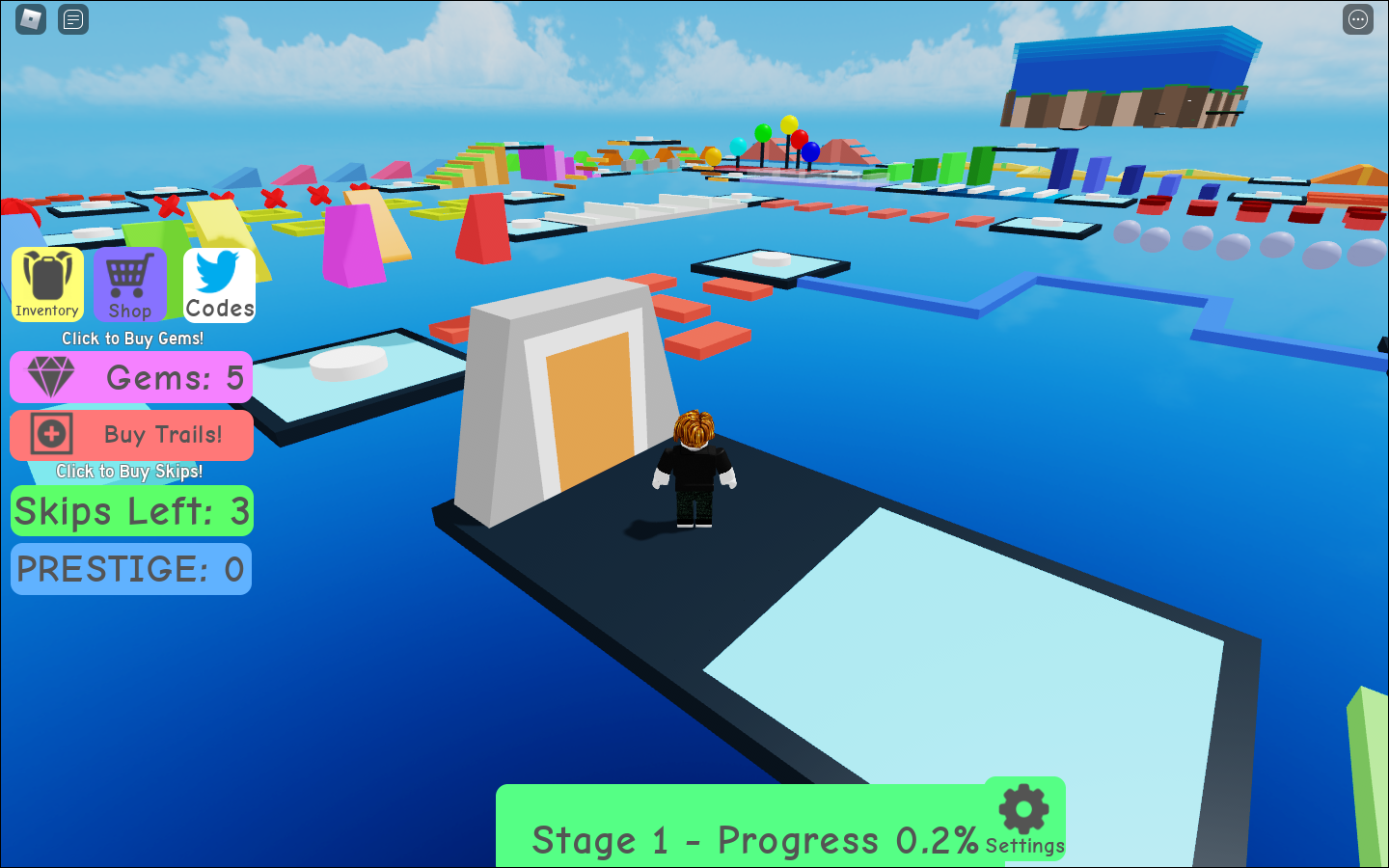Image resolution: width=1389 pixels, height=868 pixels.
Task: Click the plus icon on Buy Trails
Action: click(54, 434)
